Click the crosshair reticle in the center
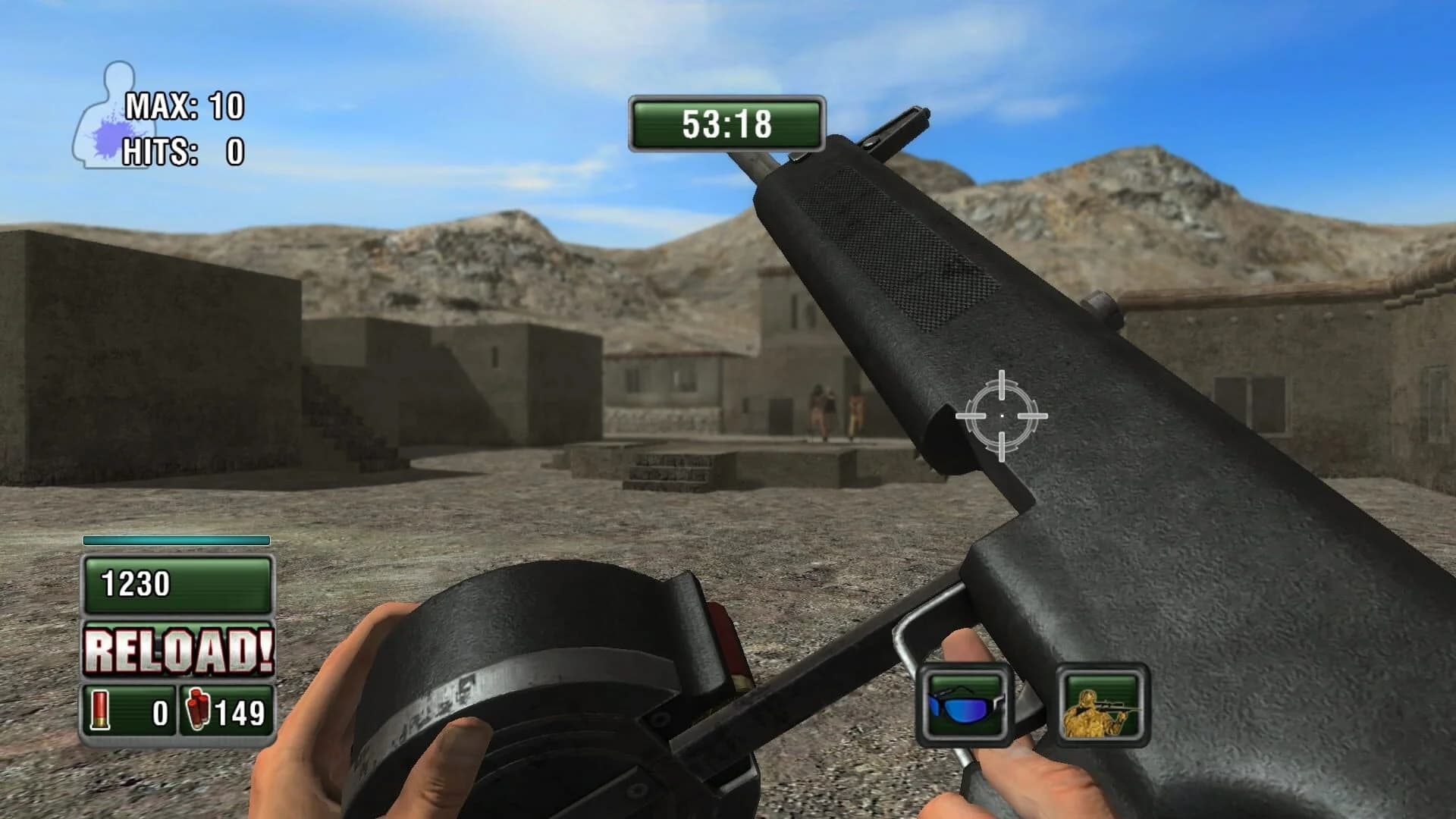The width and height of the screenshot is (1456, 819). (x=1003, y=414)
